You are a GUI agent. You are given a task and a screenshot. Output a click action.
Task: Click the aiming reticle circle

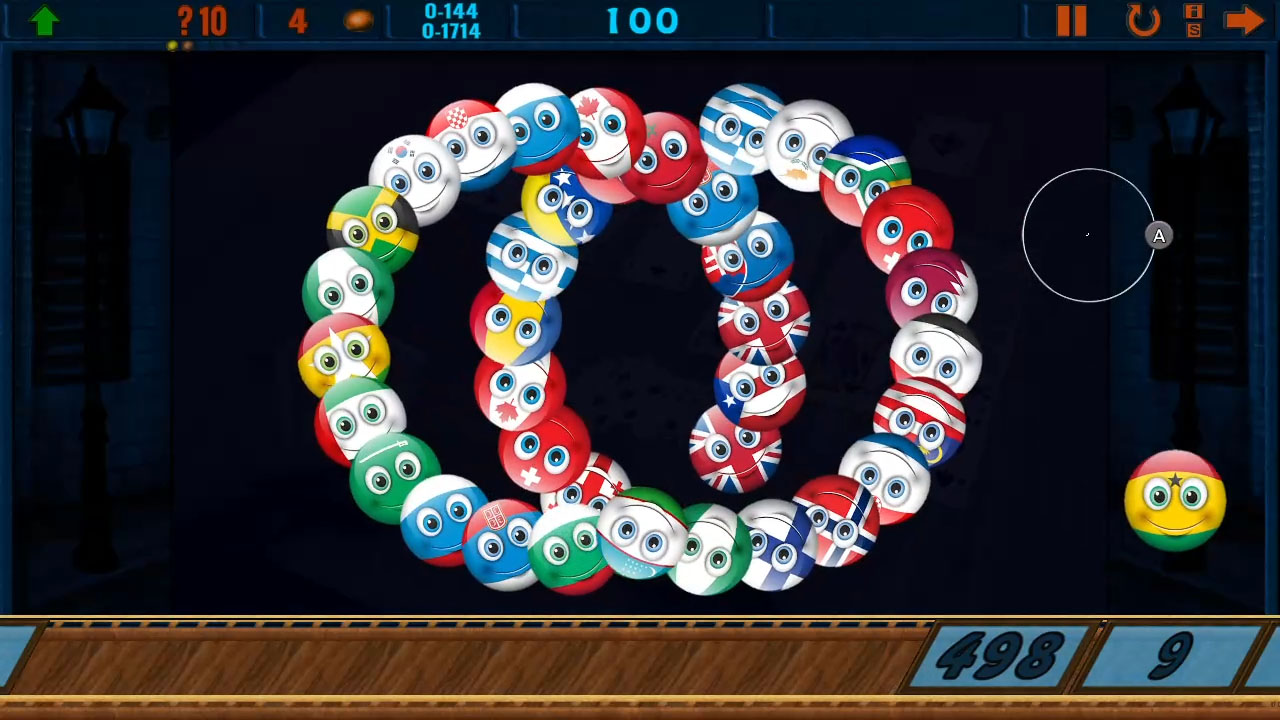tap(1088, 233)
